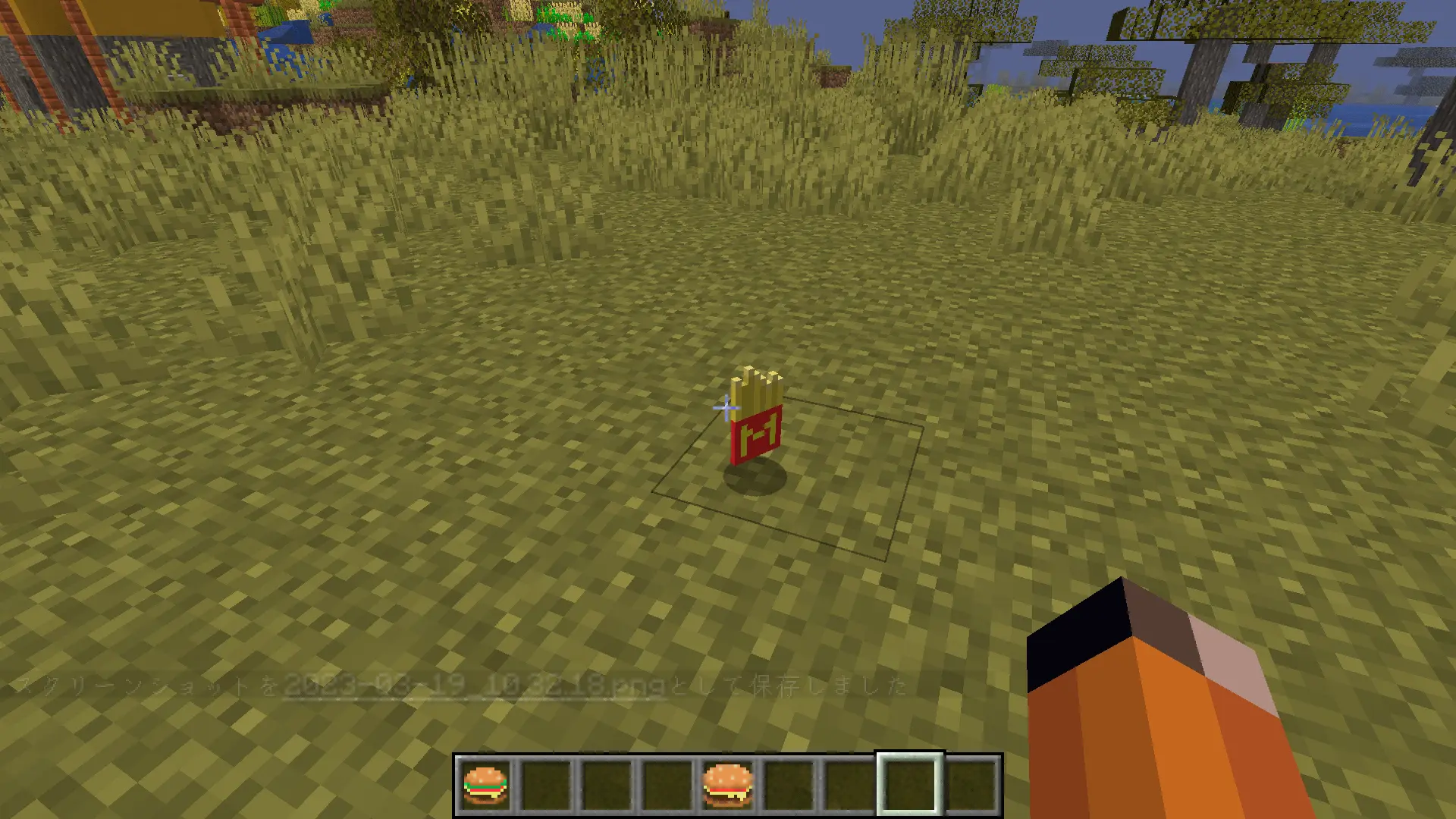Select the hamburger with green lettuce
Image resolution: width=1456 pixels, height=819 pixels.
tap(485, 785)
